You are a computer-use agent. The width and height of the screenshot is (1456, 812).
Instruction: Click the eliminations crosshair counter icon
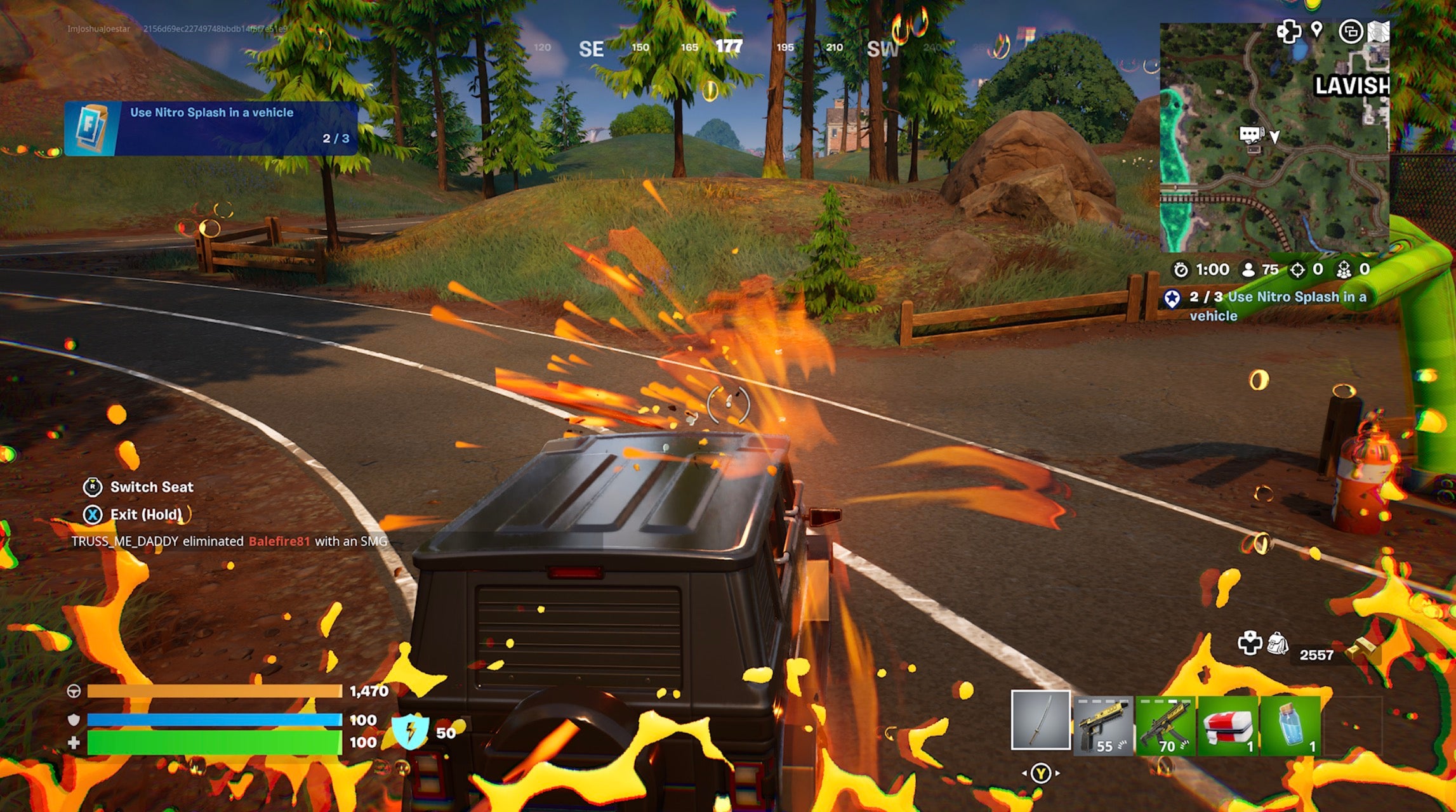point(1298,270)
